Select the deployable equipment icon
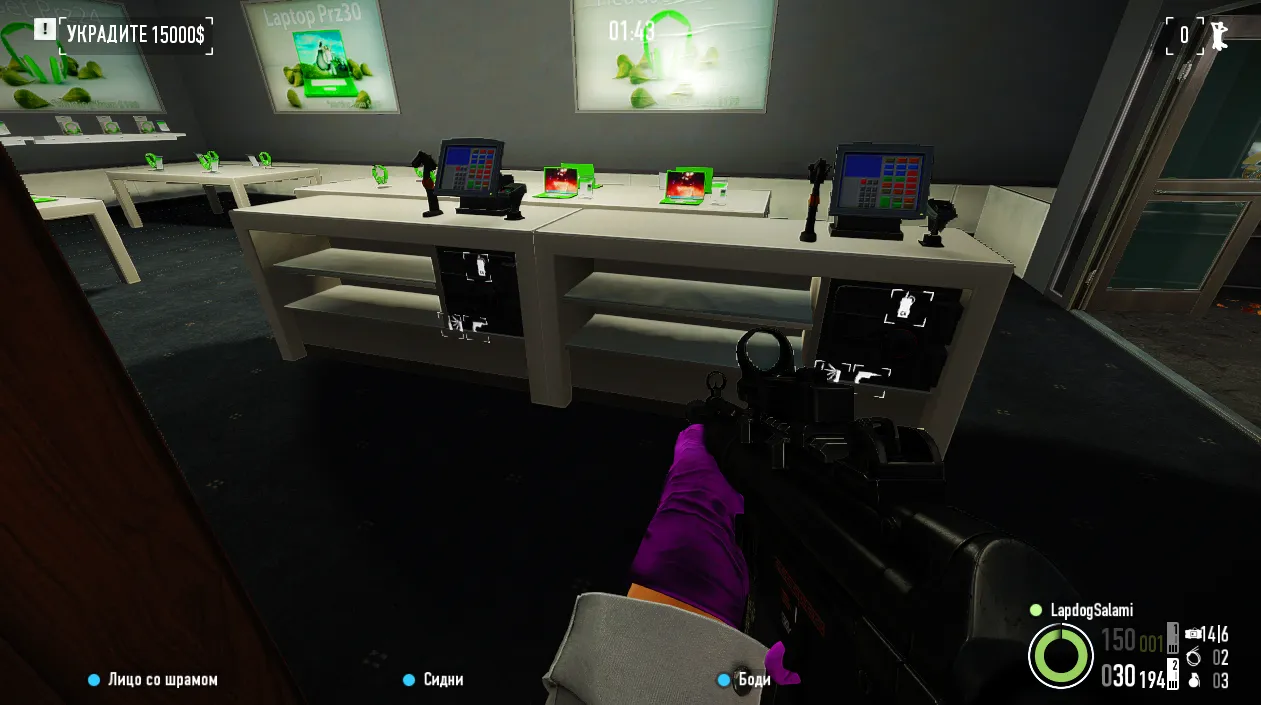Screen dimensions: 1261x705 (x=1194, y=634)
